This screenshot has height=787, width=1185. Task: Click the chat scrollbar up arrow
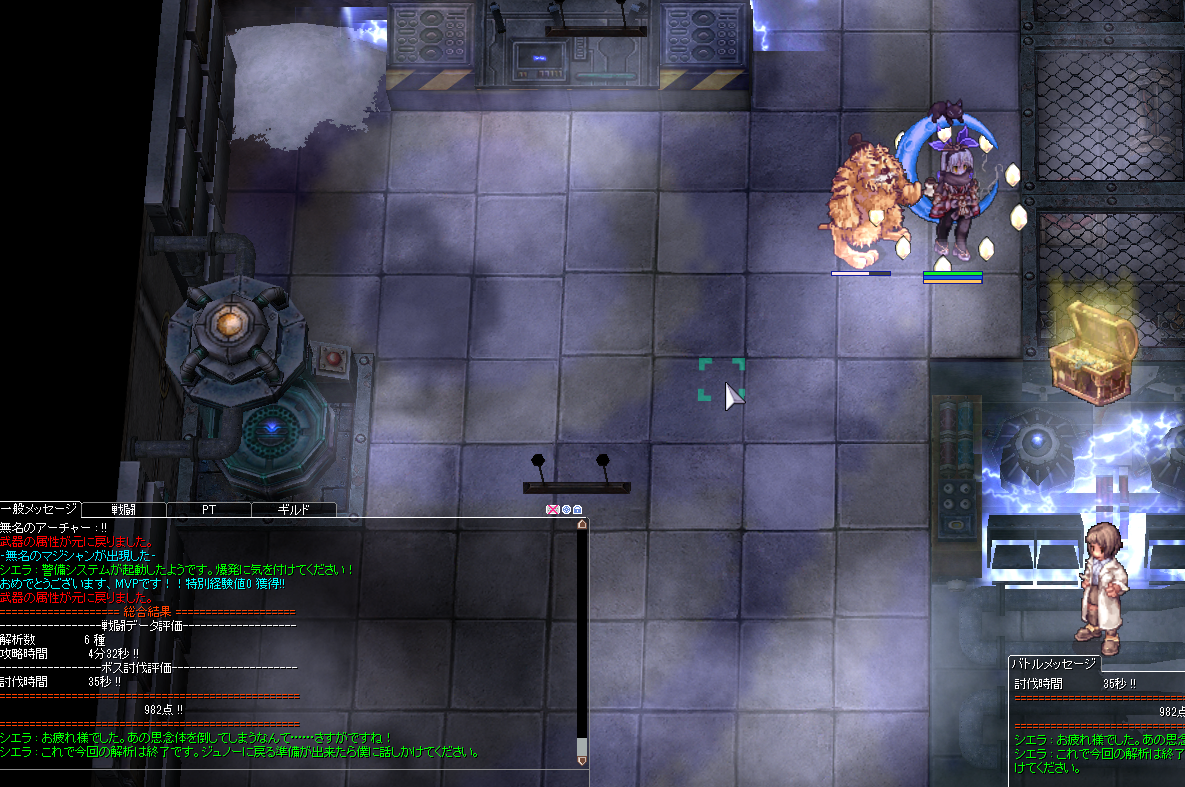pos(582,524)
